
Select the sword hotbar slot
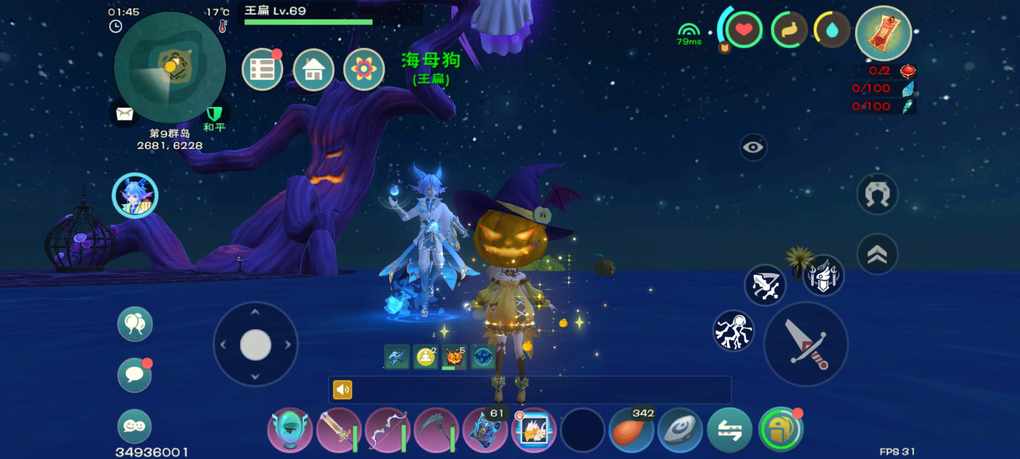(x=339, y=431)
